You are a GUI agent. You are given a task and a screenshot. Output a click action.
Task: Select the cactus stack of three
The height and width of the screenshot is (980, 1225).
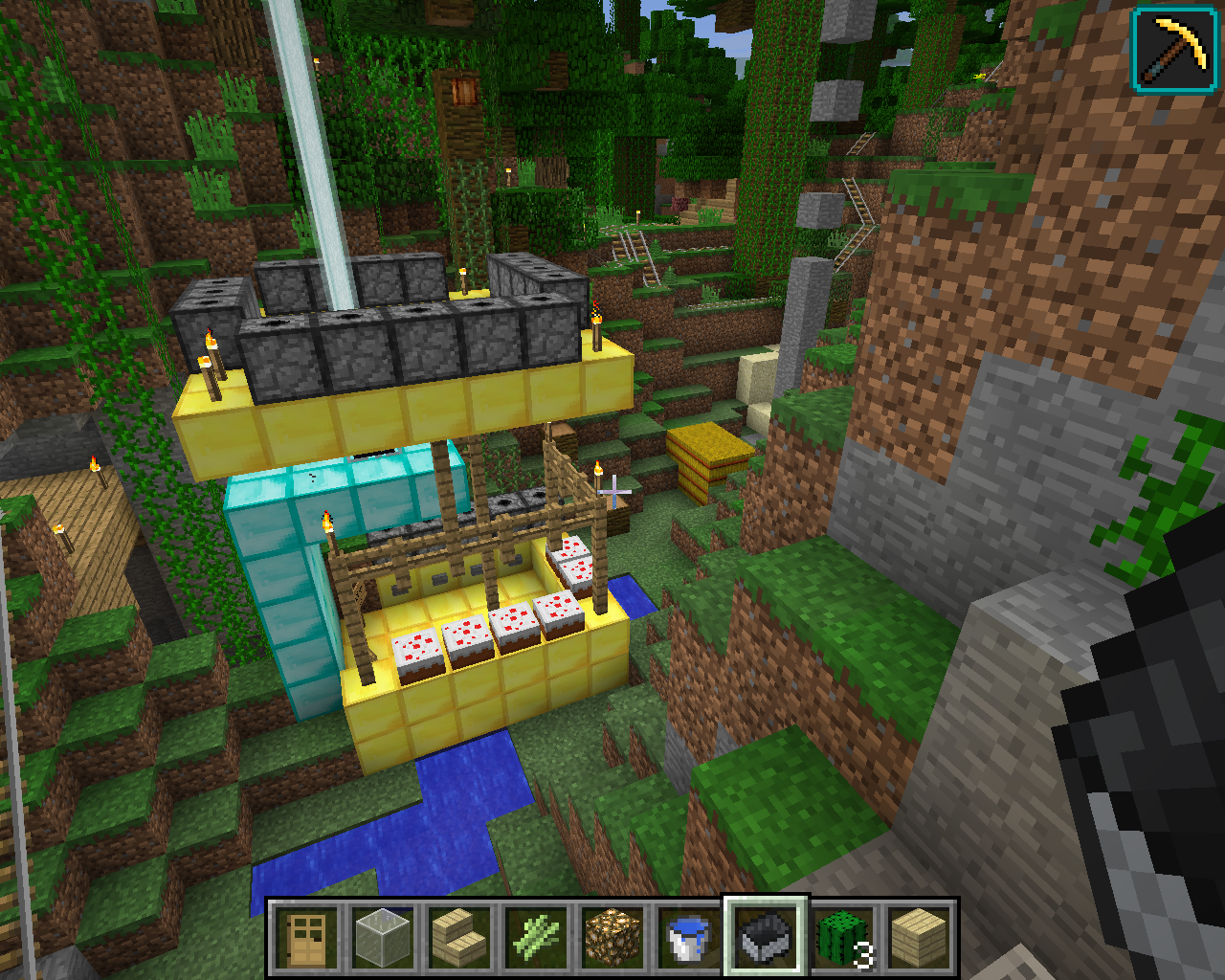[842, 937]
